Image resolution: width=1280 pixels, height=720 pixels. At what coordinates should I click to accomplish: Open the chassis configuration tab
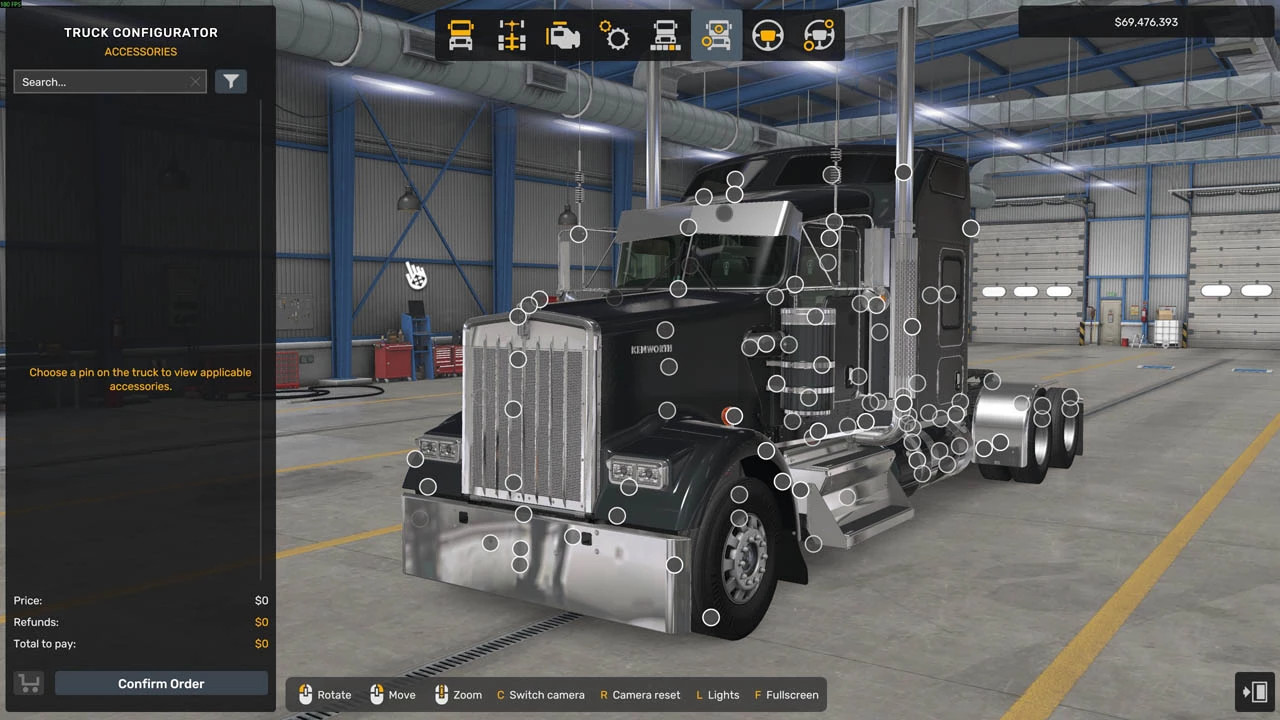pos(512,36)
